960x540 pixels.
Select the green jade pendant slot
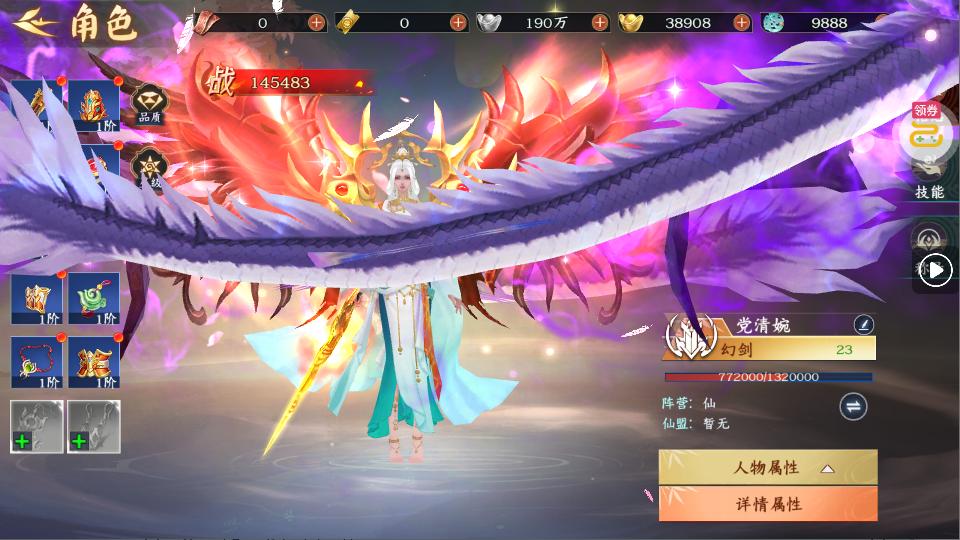tap(94, 298)
